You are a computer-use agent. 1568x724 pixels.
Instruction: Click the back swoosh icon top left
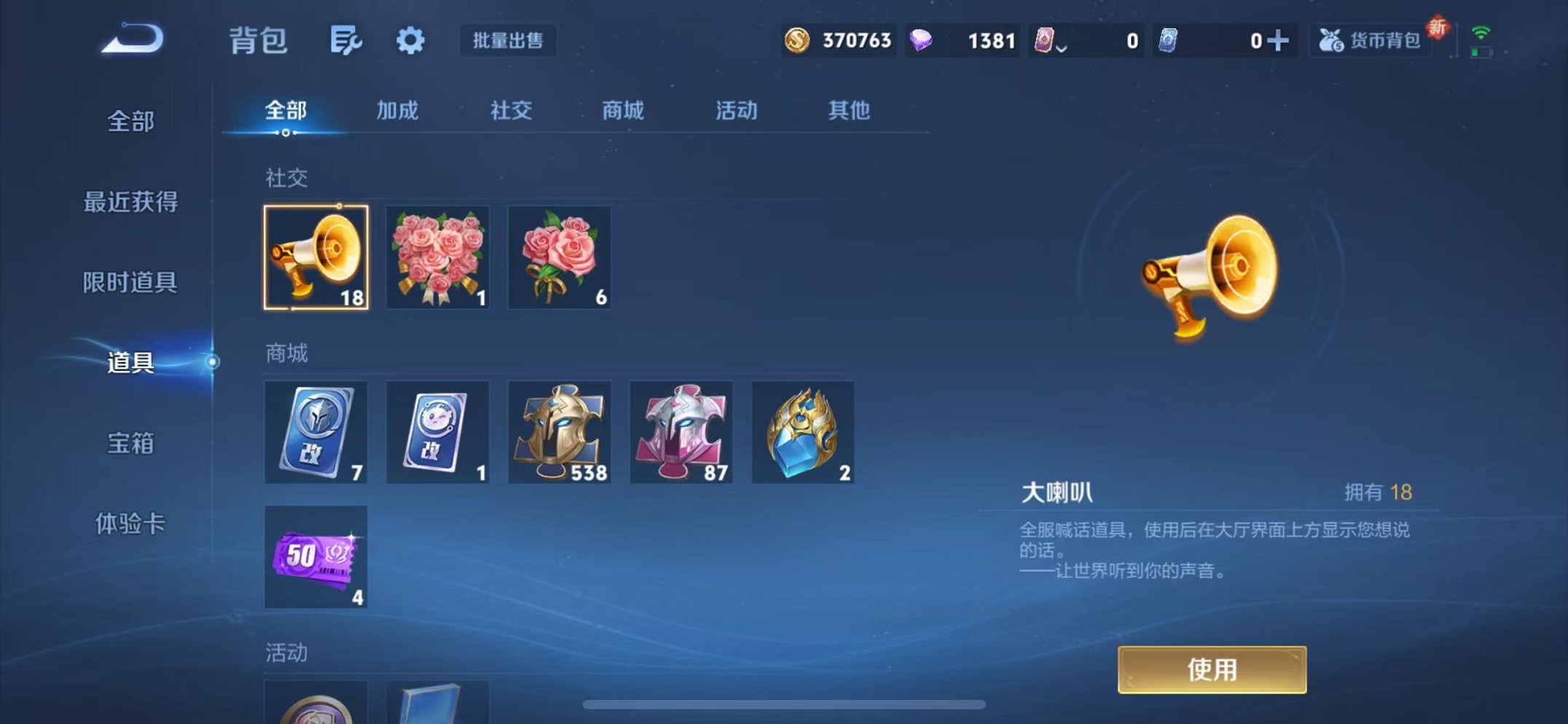131,40
